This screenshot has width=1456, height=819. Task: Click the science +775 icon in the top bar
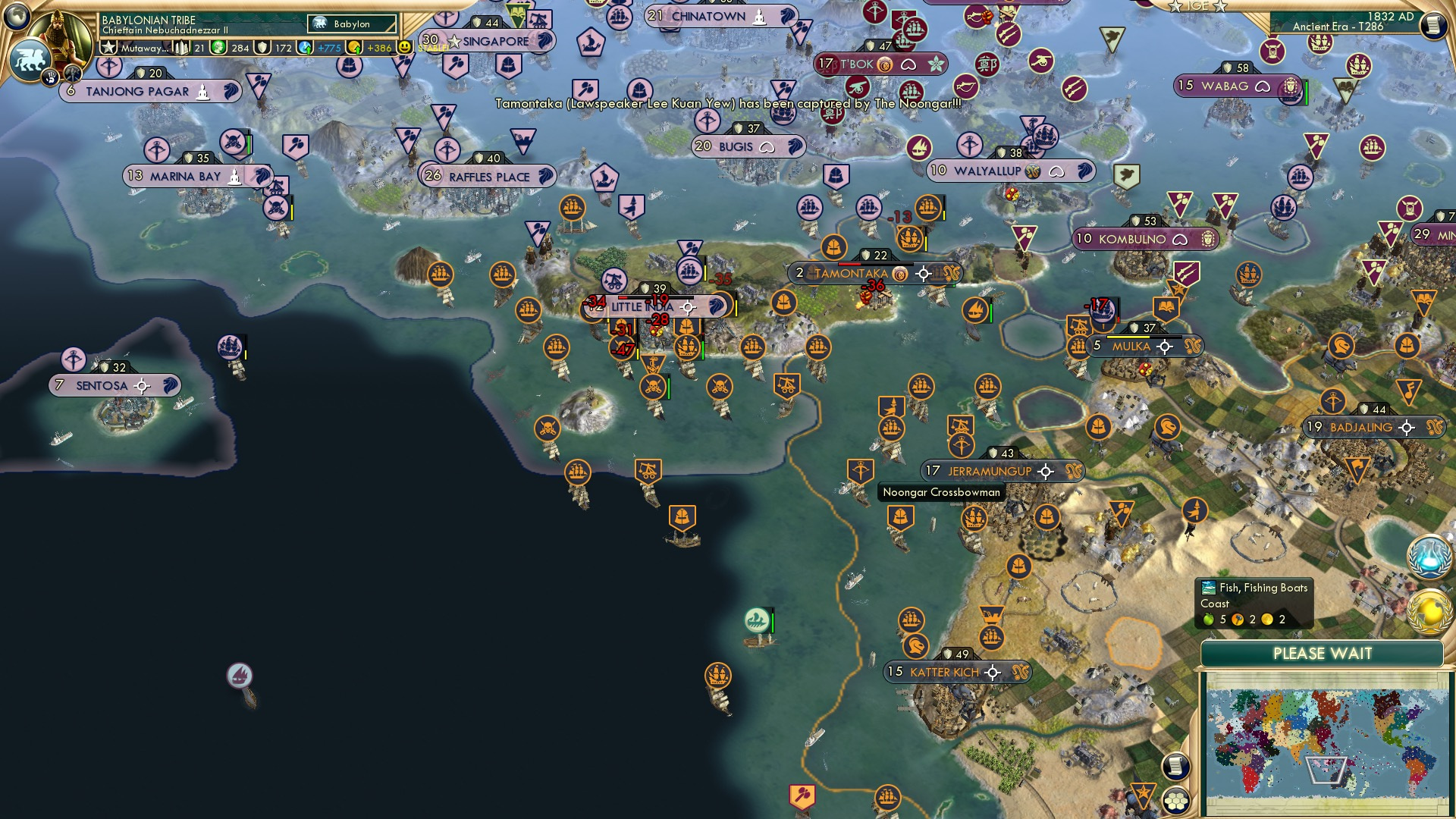coord(306,47)
